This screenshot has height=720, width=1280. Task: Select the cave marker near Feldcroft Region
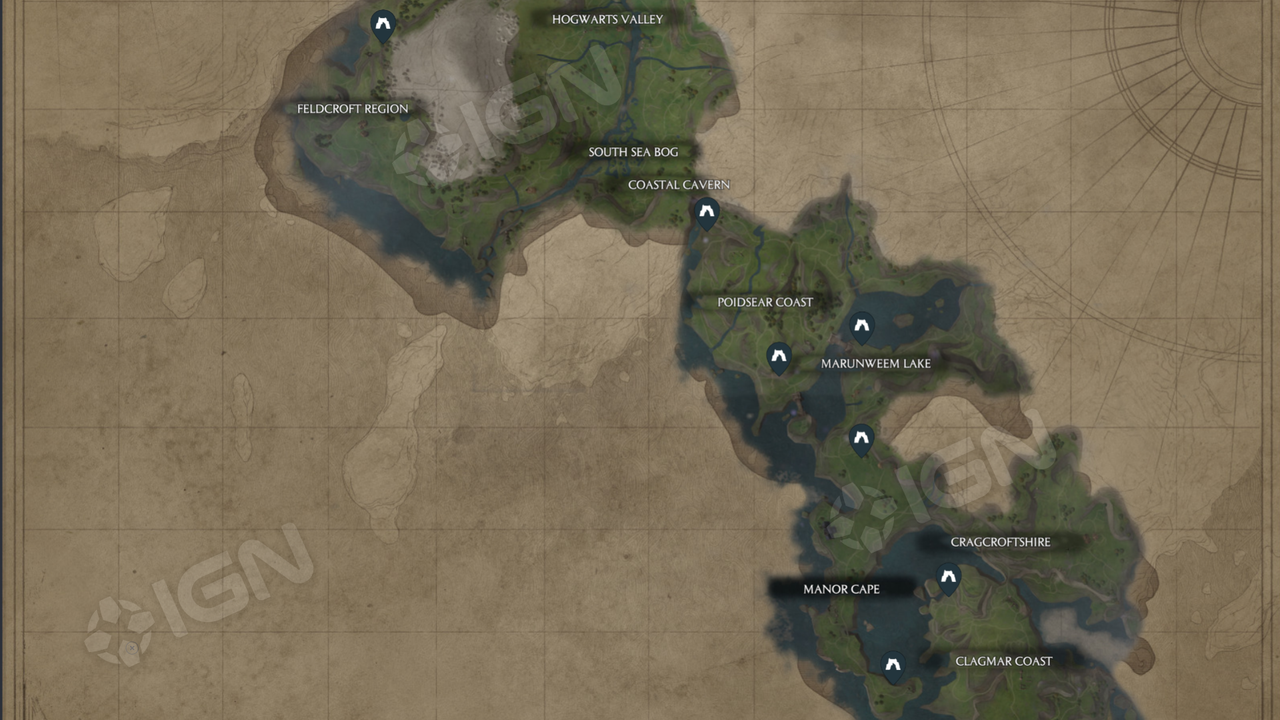[x=382, y=23]
